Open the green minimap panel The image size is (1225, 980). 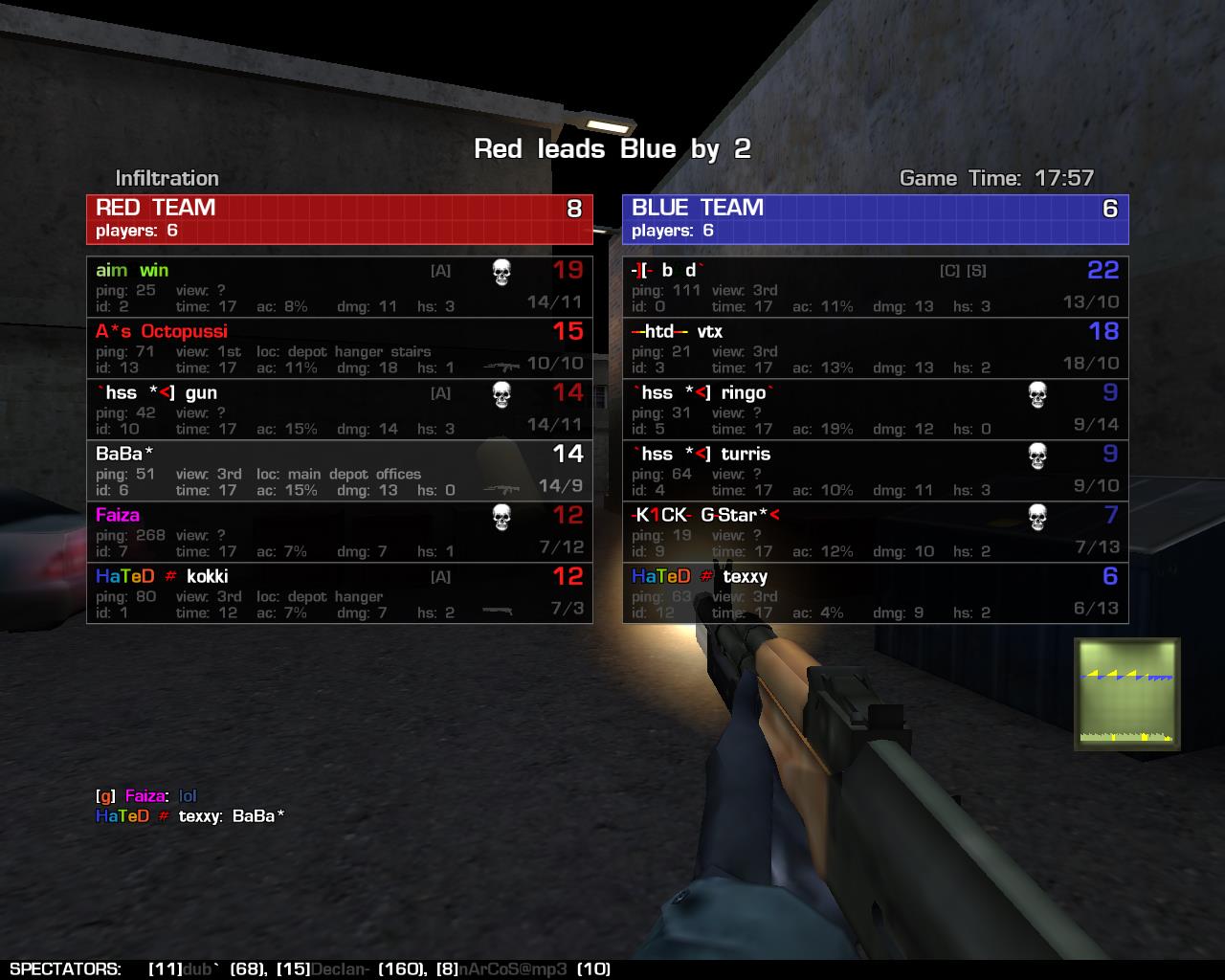pos(1126,694)
